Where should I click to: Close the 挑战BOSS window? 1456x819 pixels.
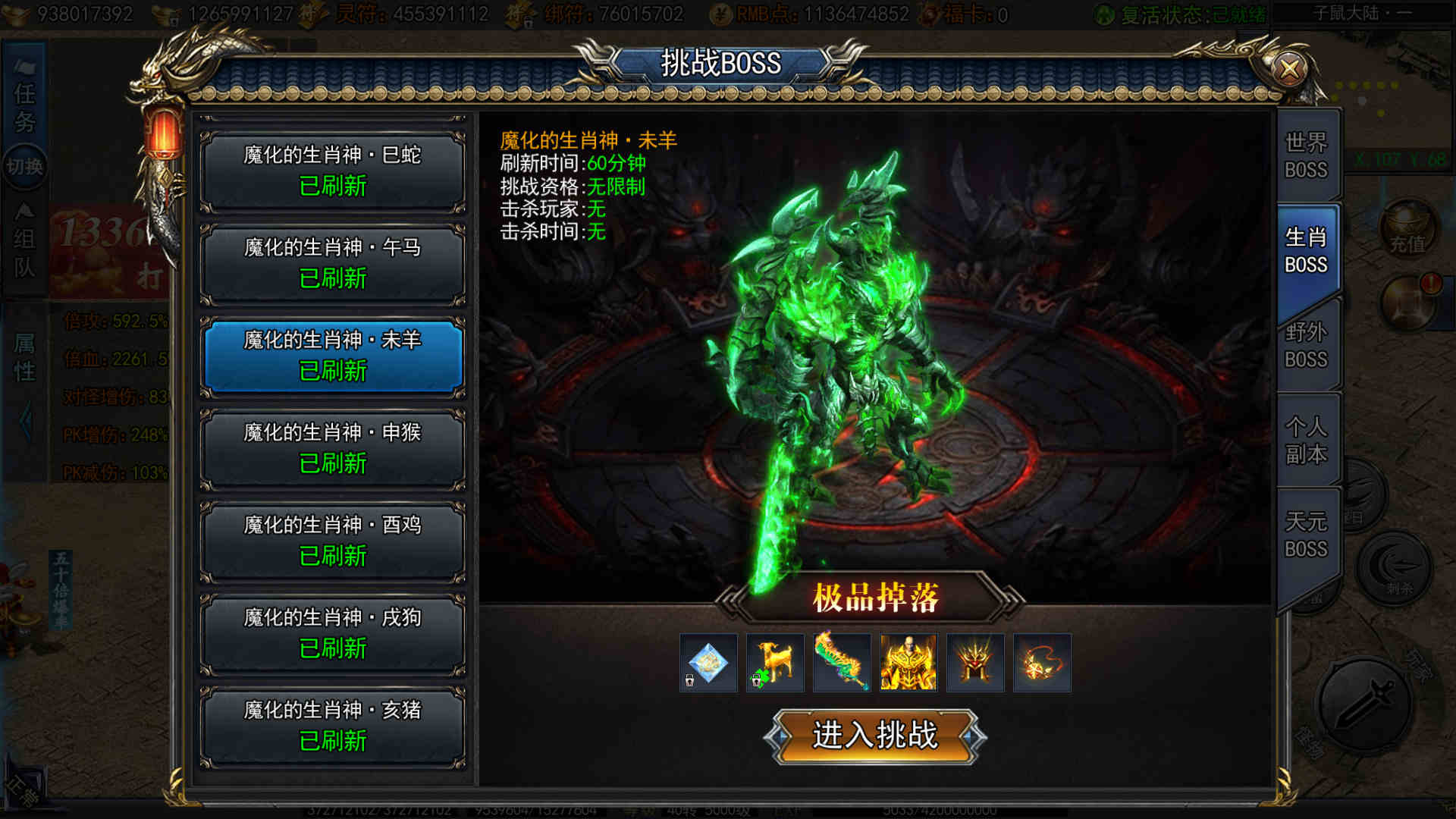pos(1289,70)
